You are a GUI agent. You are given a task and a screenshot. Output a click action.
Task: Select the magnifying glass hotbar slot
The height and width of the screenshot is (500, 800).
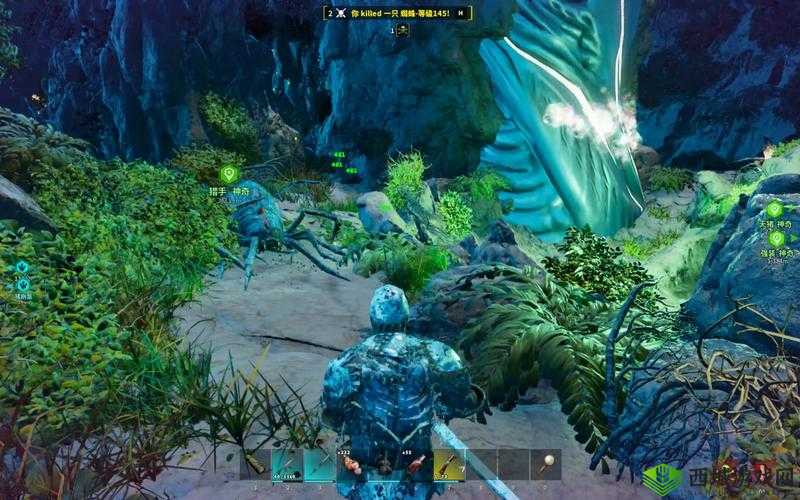point(545,464)
